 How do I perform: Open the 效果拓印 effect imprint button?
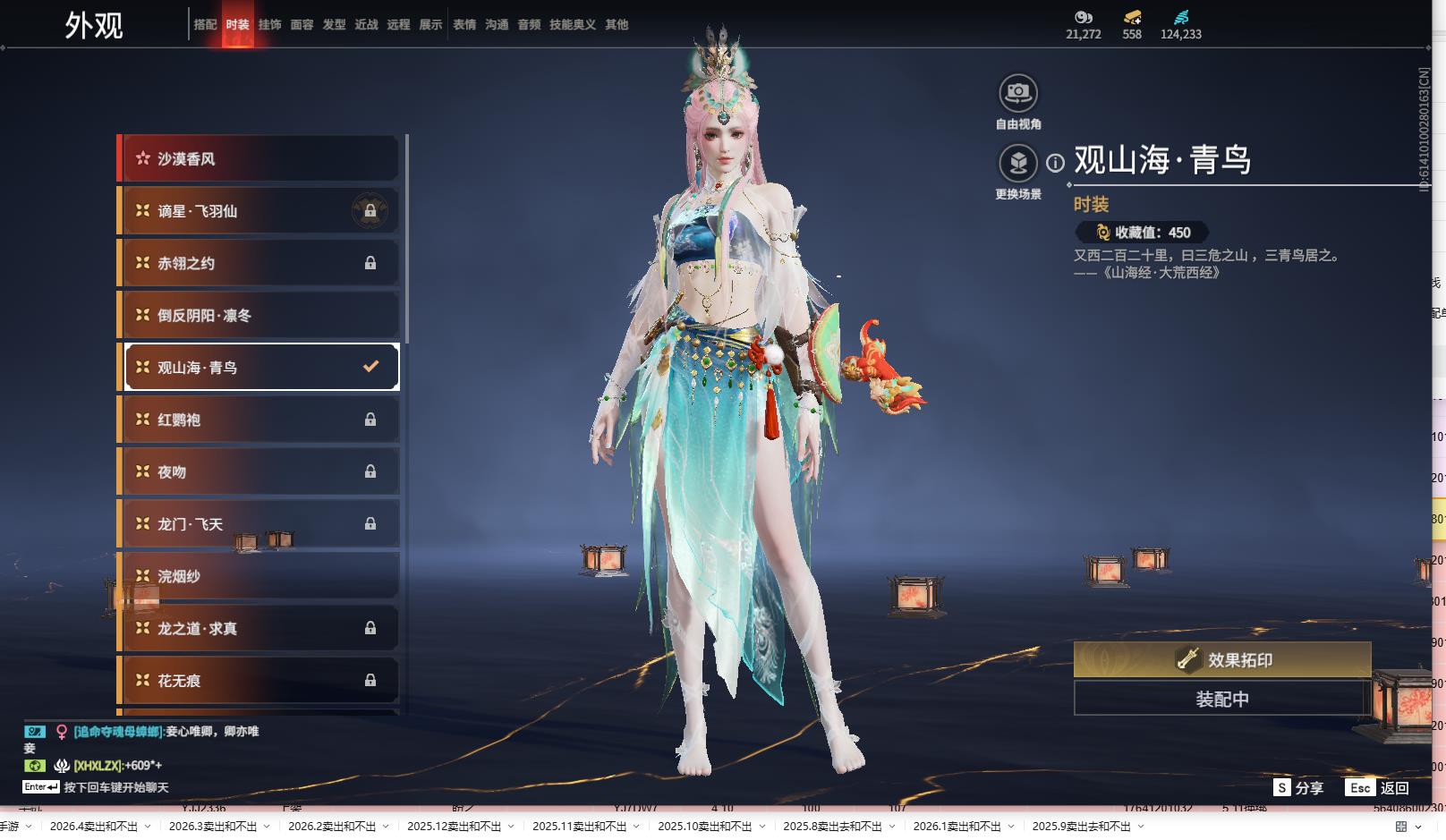click(x=1221, y=659)
